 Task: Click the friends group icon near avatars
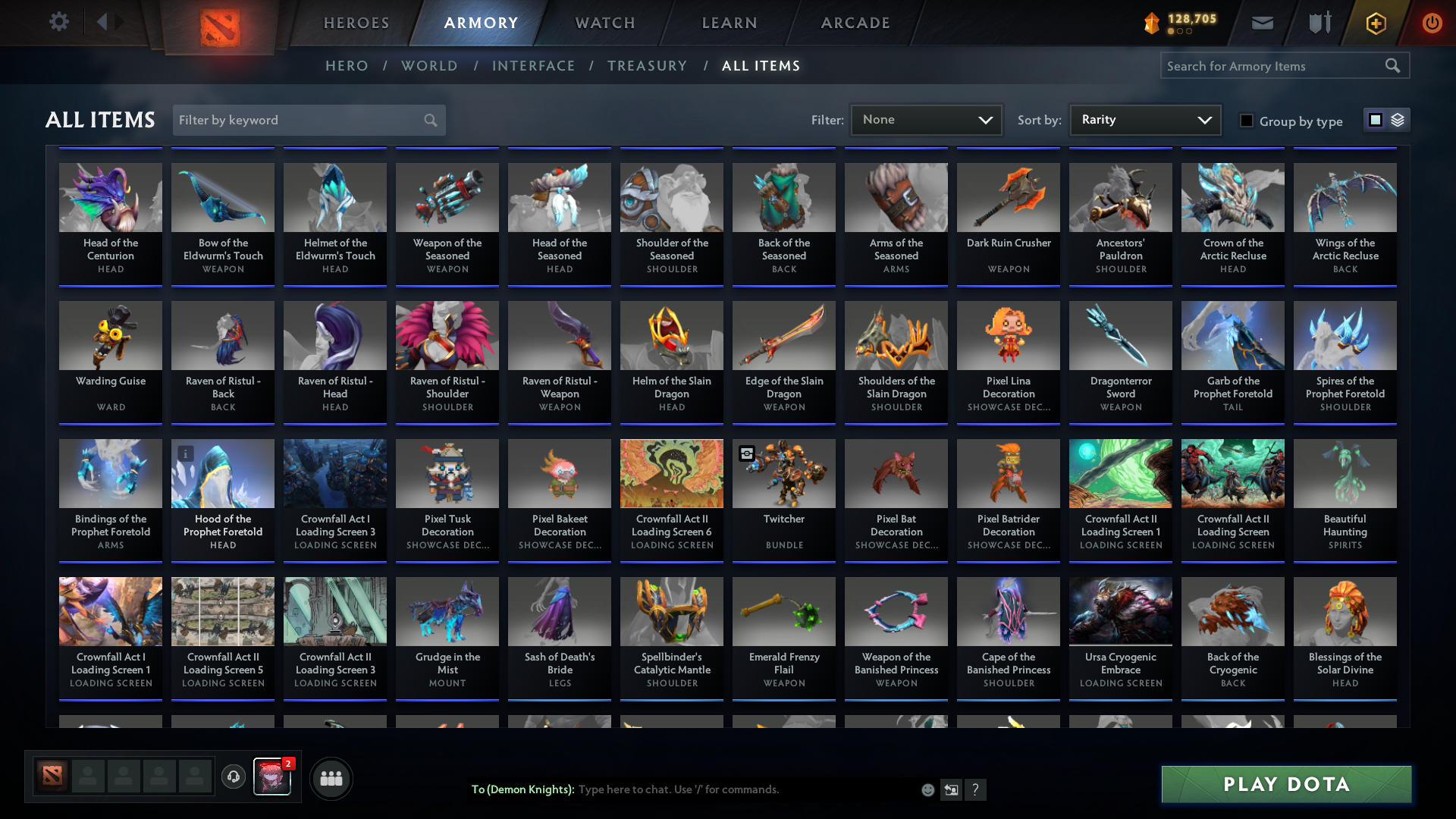pos(331,777)
